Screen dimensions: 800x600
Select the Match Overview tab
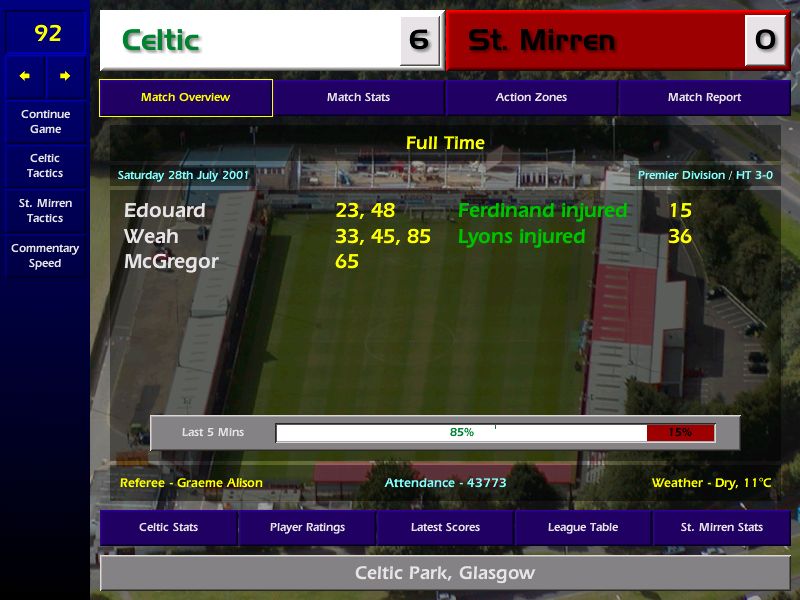pos(185,98)
